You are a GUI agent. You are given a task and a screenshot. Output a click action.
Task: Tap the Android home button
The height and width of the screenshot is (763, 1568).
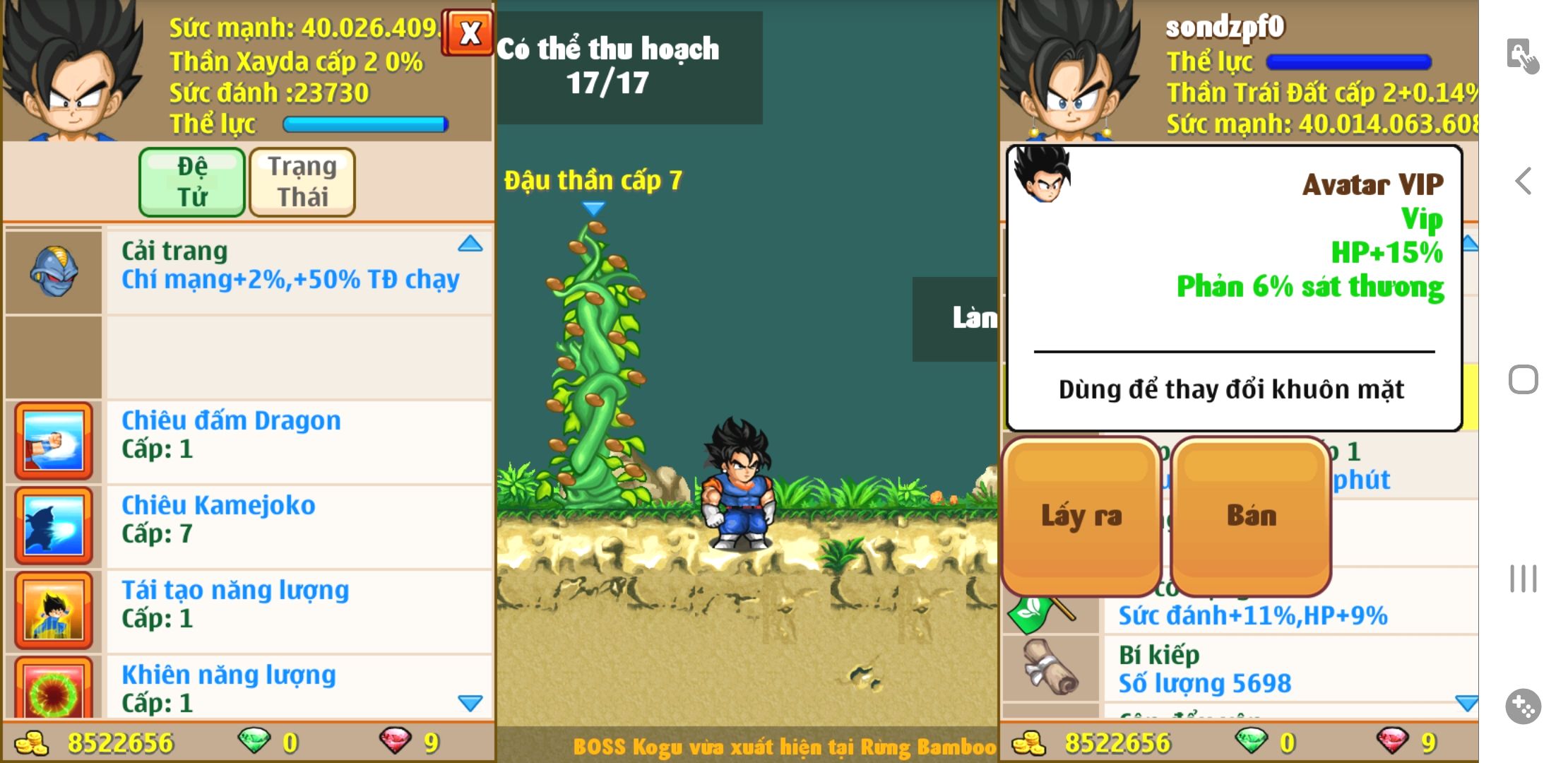[x=1524, y=379]
